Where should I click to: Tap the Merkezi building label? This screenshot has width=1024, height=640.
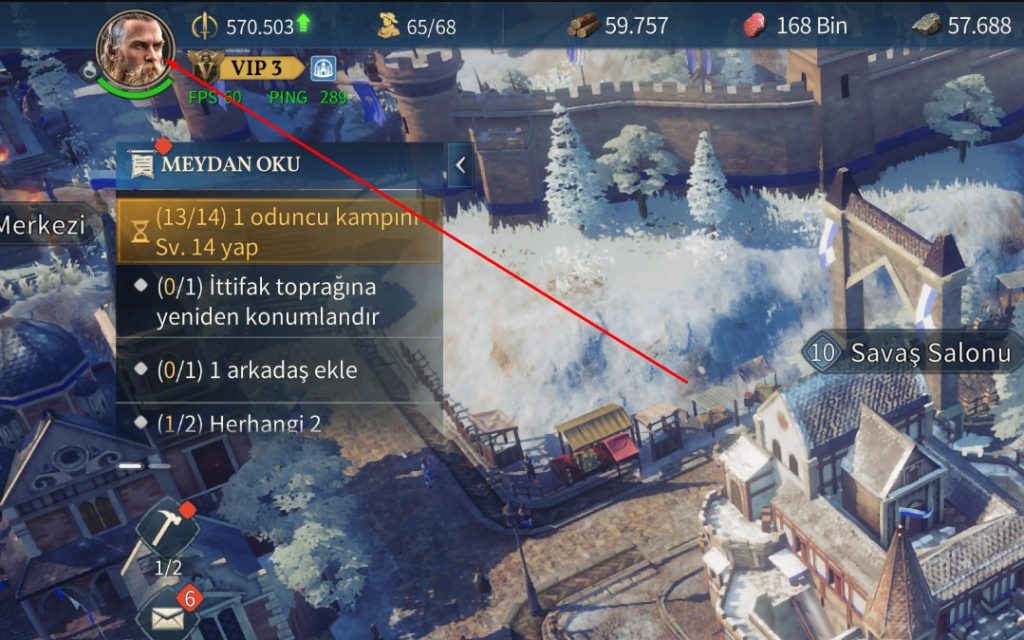tap(40, 226)
